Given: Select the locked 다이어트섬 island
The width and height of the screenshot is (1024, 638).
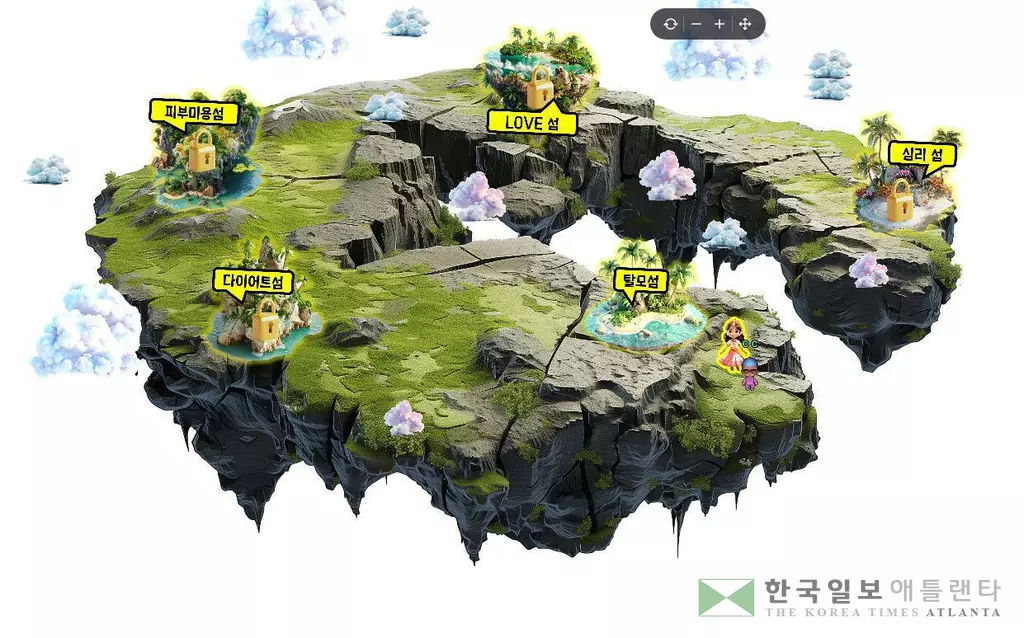Looking at the screenshot, I should (x=264, y=319).
